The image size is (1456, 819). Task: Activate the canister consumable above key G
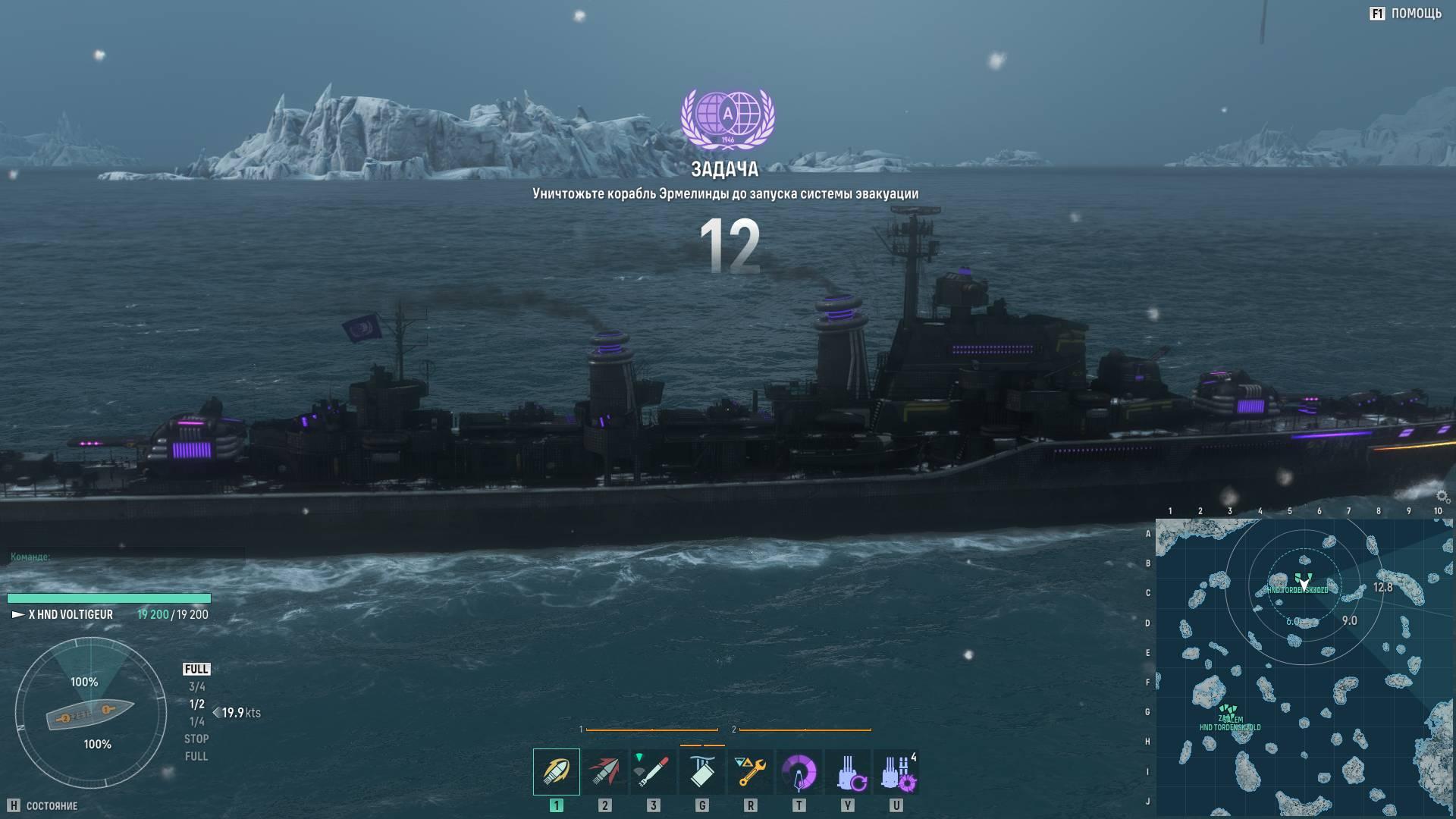coord(701,771)
